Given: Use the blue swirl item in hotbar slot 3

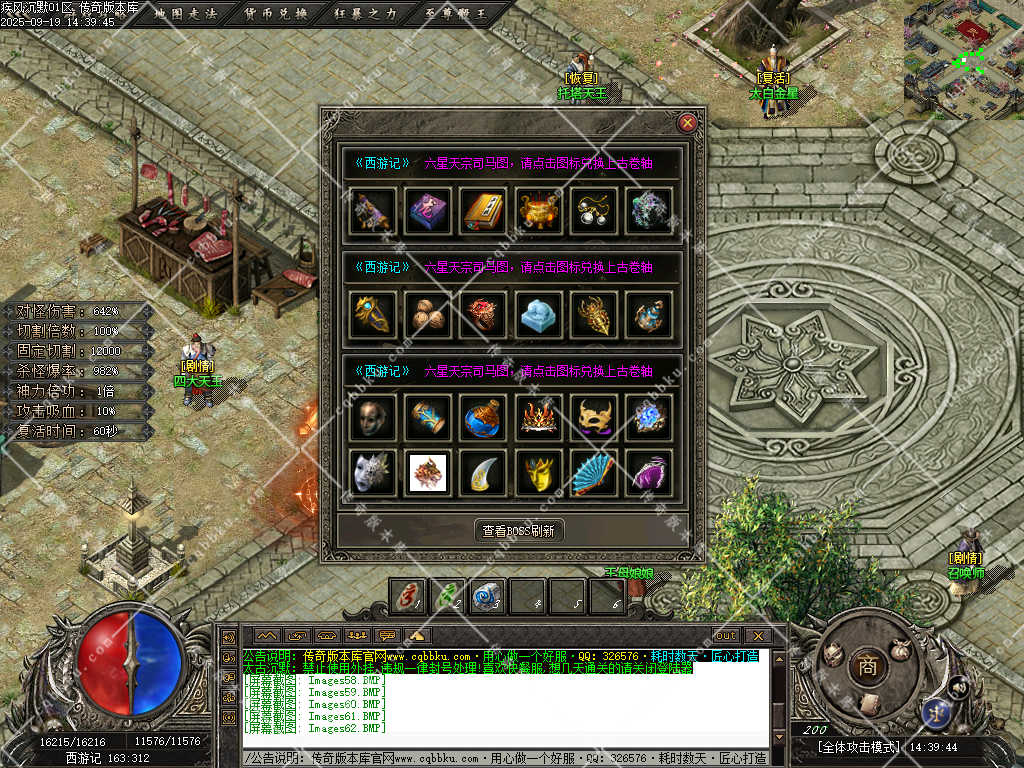Looking at the screenshot, I should tap(487, 596).
